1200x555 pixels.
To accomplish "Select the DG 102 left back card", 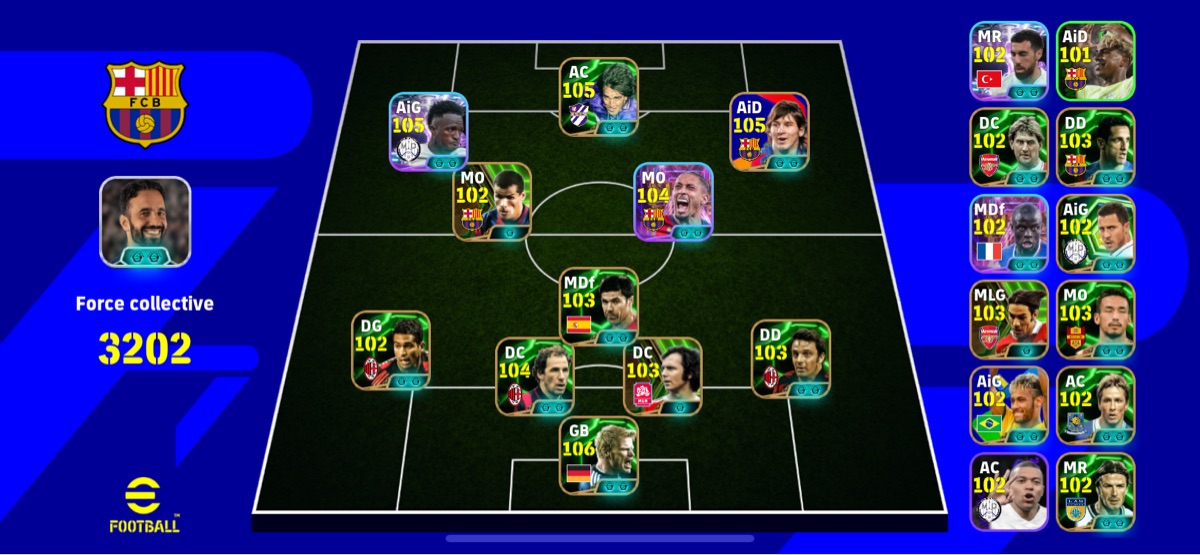I will pyautogui.click(x=391, y=350).
